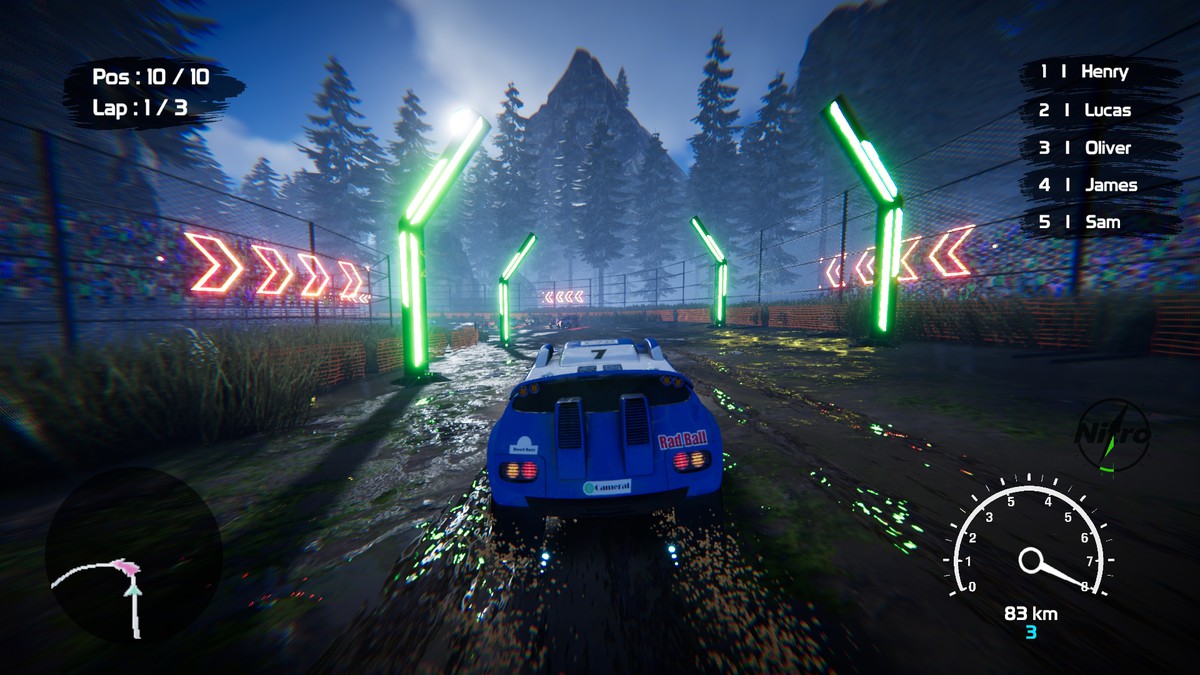Click James in the race standings
Image resolution: width=1200 pixels, height=675 pixels.
[x=1097, y=185]
